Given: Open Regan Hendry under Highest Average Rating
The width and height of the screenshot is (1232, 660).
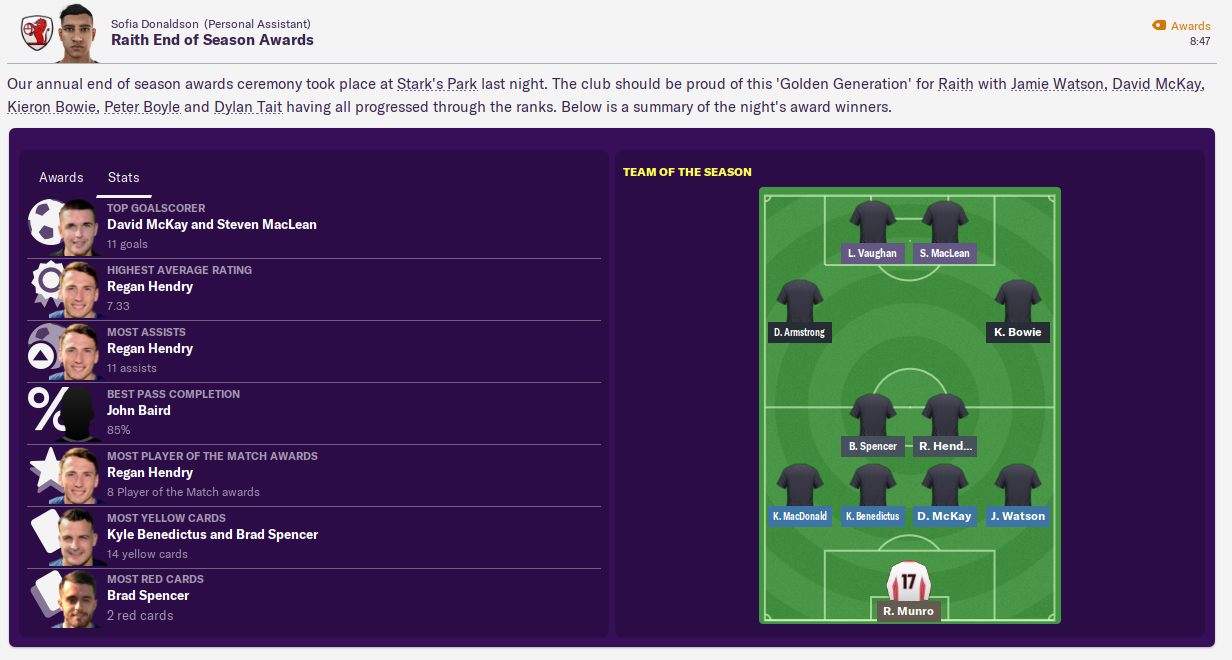Looking at the screenshot, I should click(150, 287).
